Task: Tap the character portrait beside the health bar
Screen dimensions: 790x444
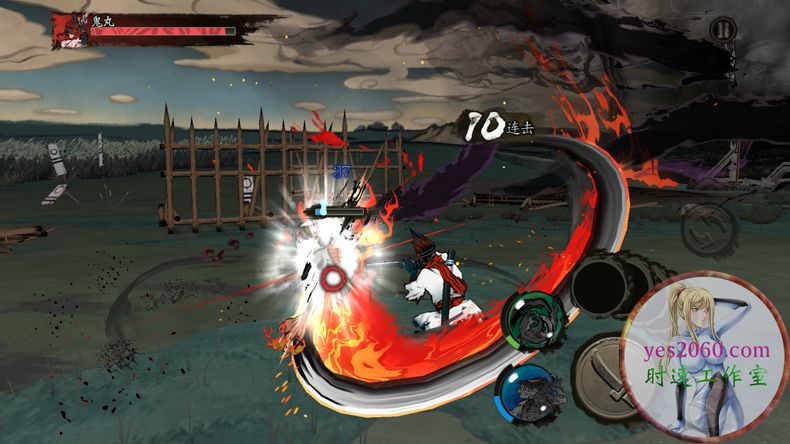Action: click(x=72, y=29)
